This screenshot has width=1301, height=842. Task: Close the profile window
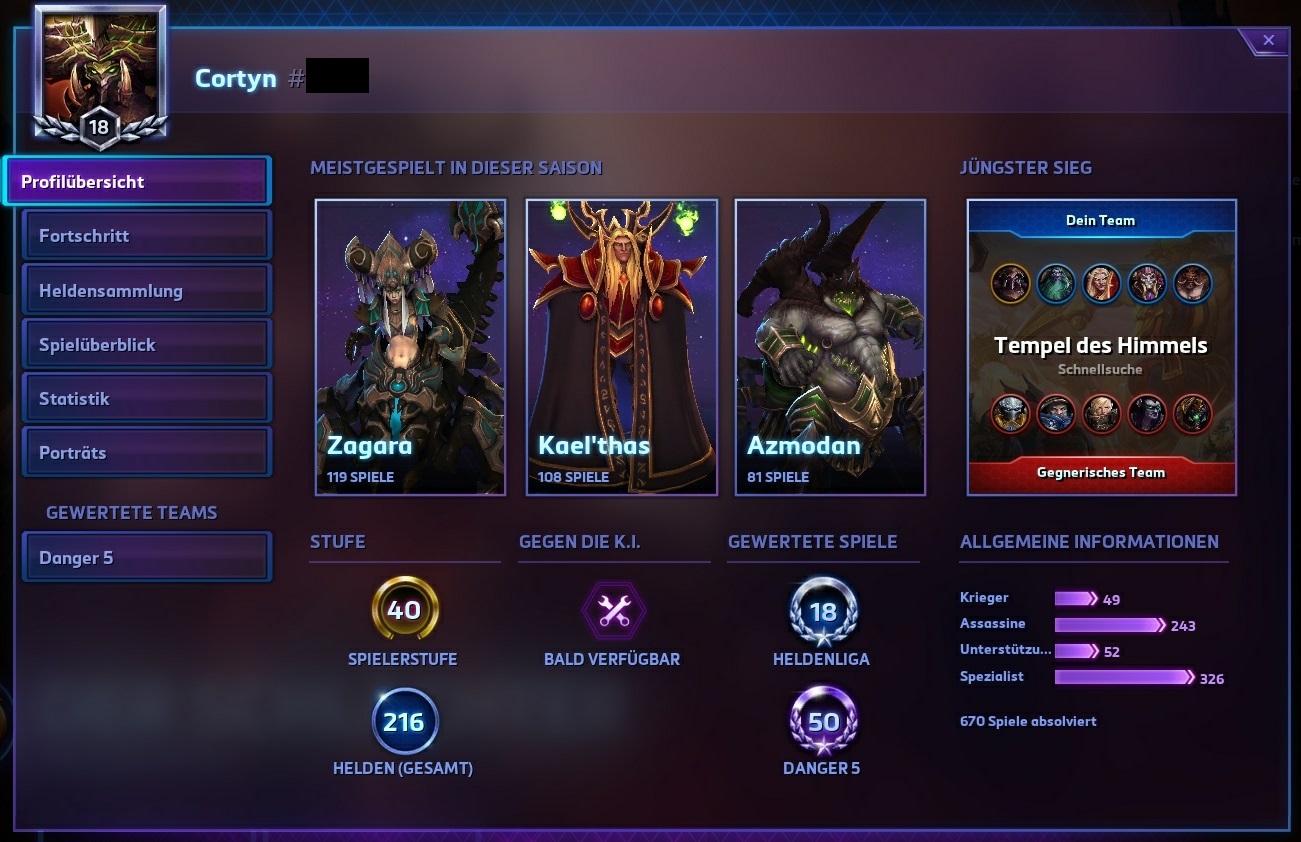(1268, 41)
